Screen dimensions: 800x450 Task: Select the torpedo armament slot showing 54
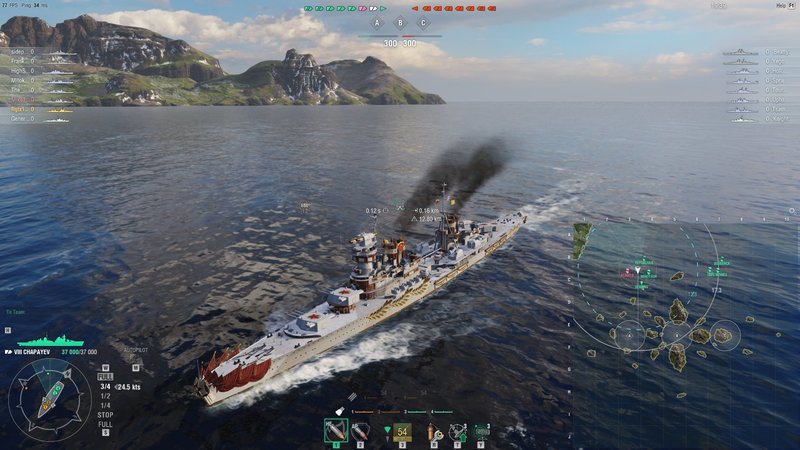[402, 432]
